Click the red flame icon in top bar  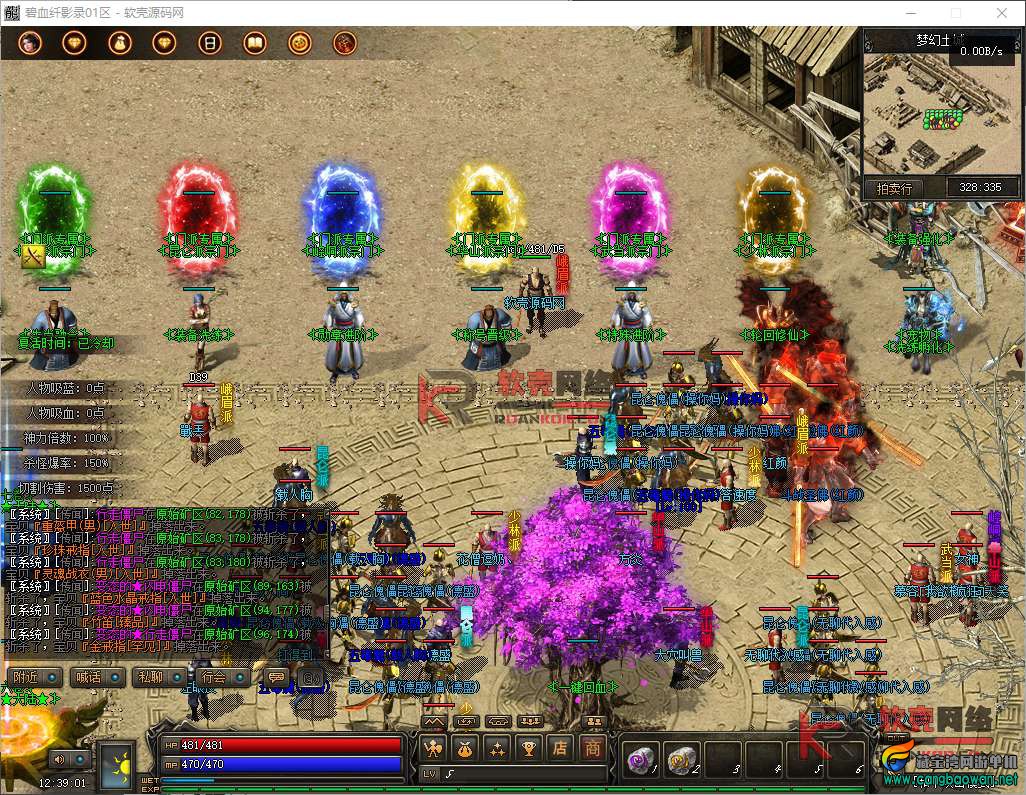click(x=345, y=43)
